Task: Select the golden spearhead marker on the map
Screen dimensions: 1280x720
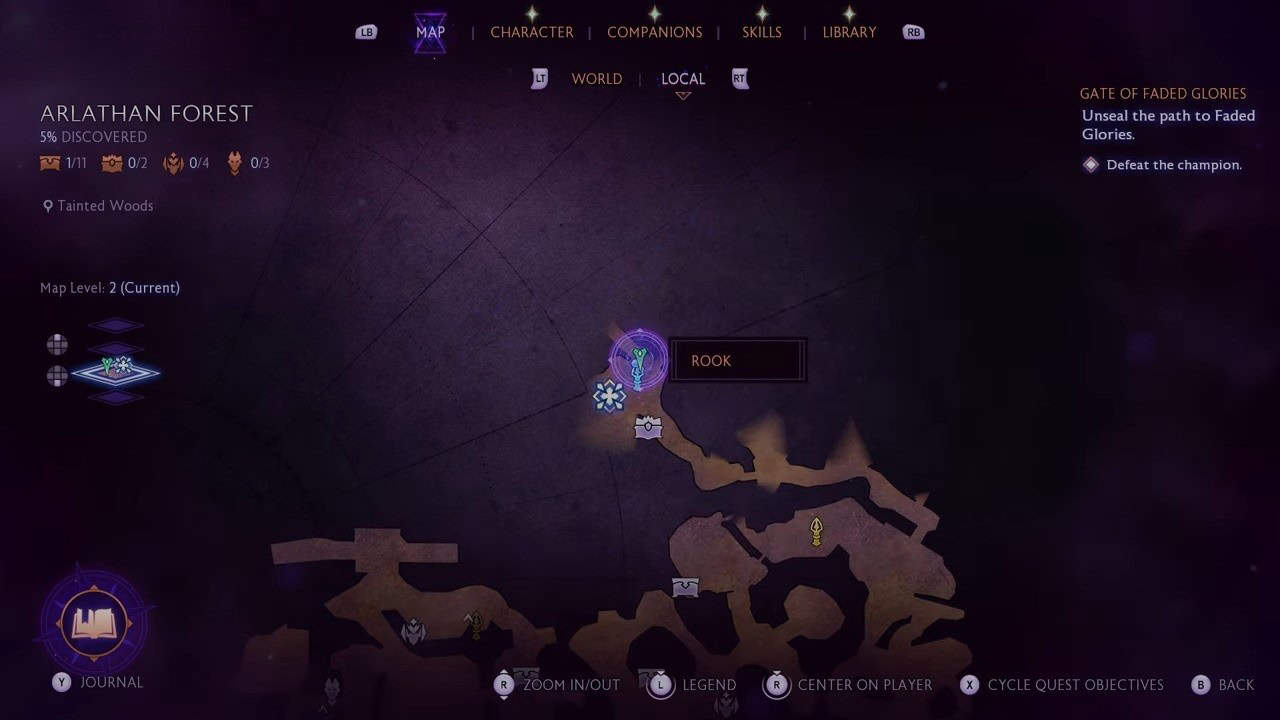Action: [x=816, y=531]
